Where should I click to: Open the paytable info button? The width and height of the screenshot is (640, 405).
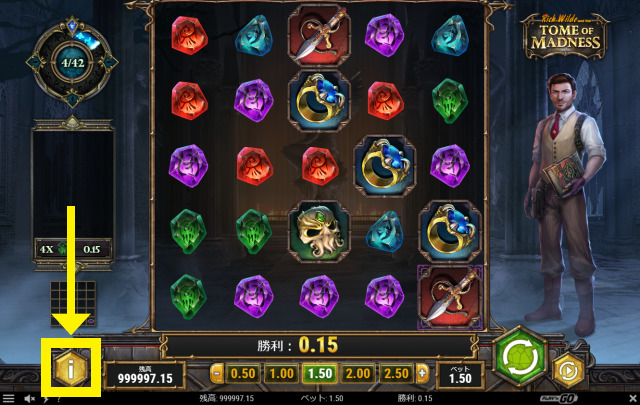click(71, 366)
